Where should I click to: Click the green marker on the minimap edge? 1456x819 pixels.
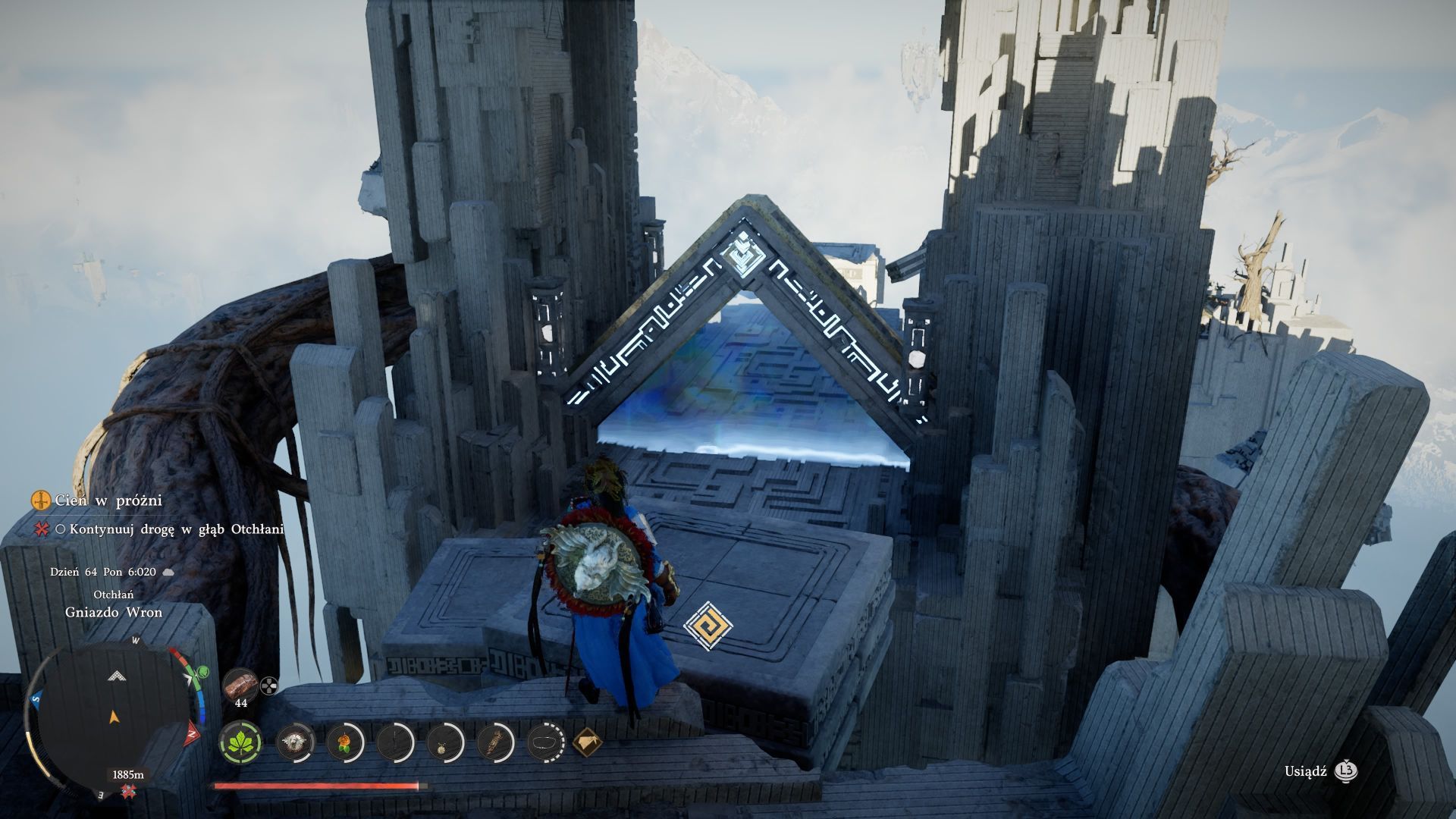point(202,672)
